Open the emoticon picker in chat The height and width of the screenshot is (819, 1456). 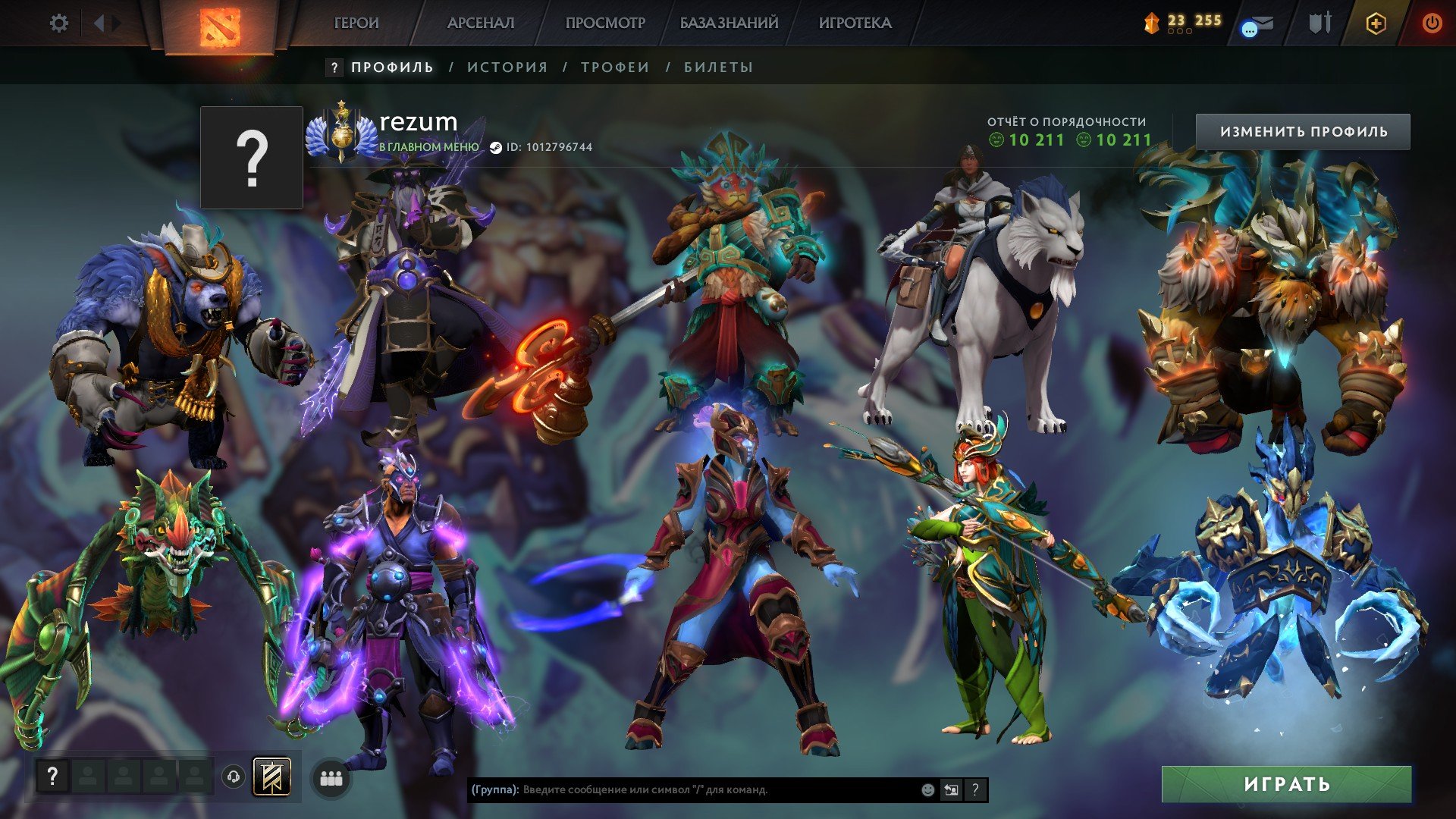point(927,790)
